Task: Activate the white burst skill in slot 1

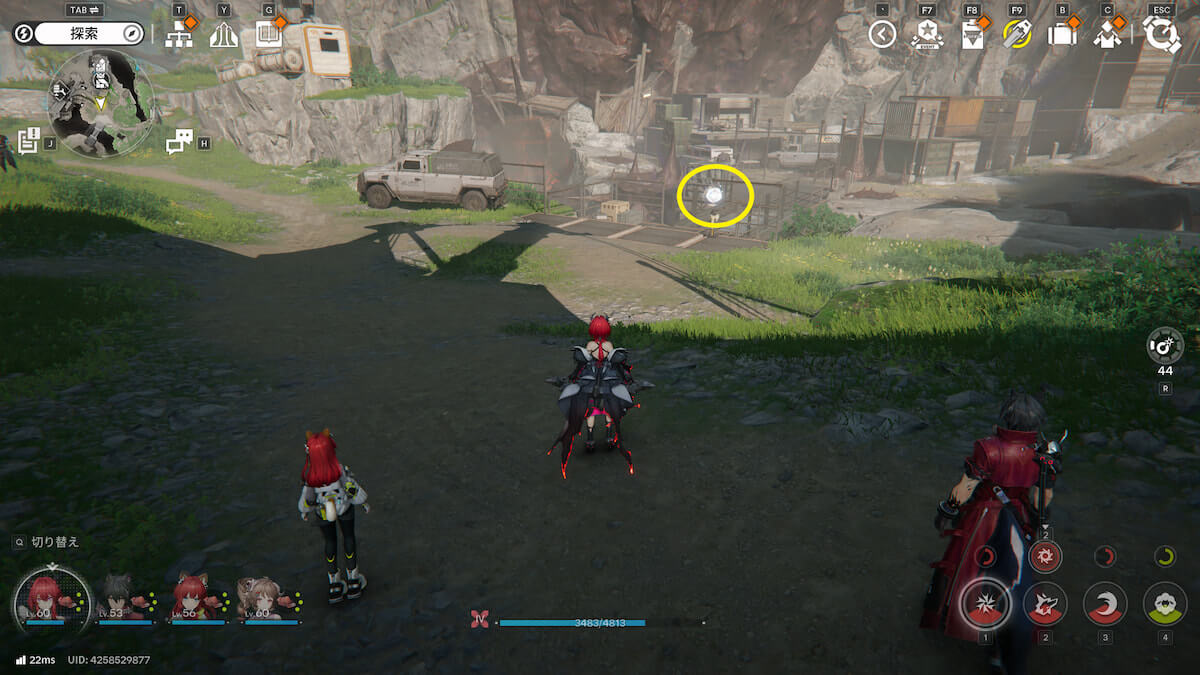Action: coord(985,603)
